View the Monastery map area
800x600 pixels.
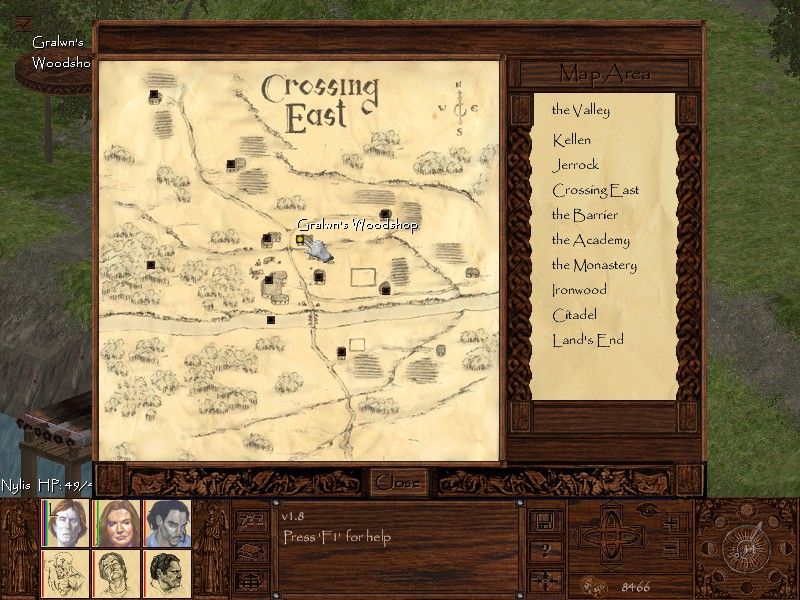[594, 265]
